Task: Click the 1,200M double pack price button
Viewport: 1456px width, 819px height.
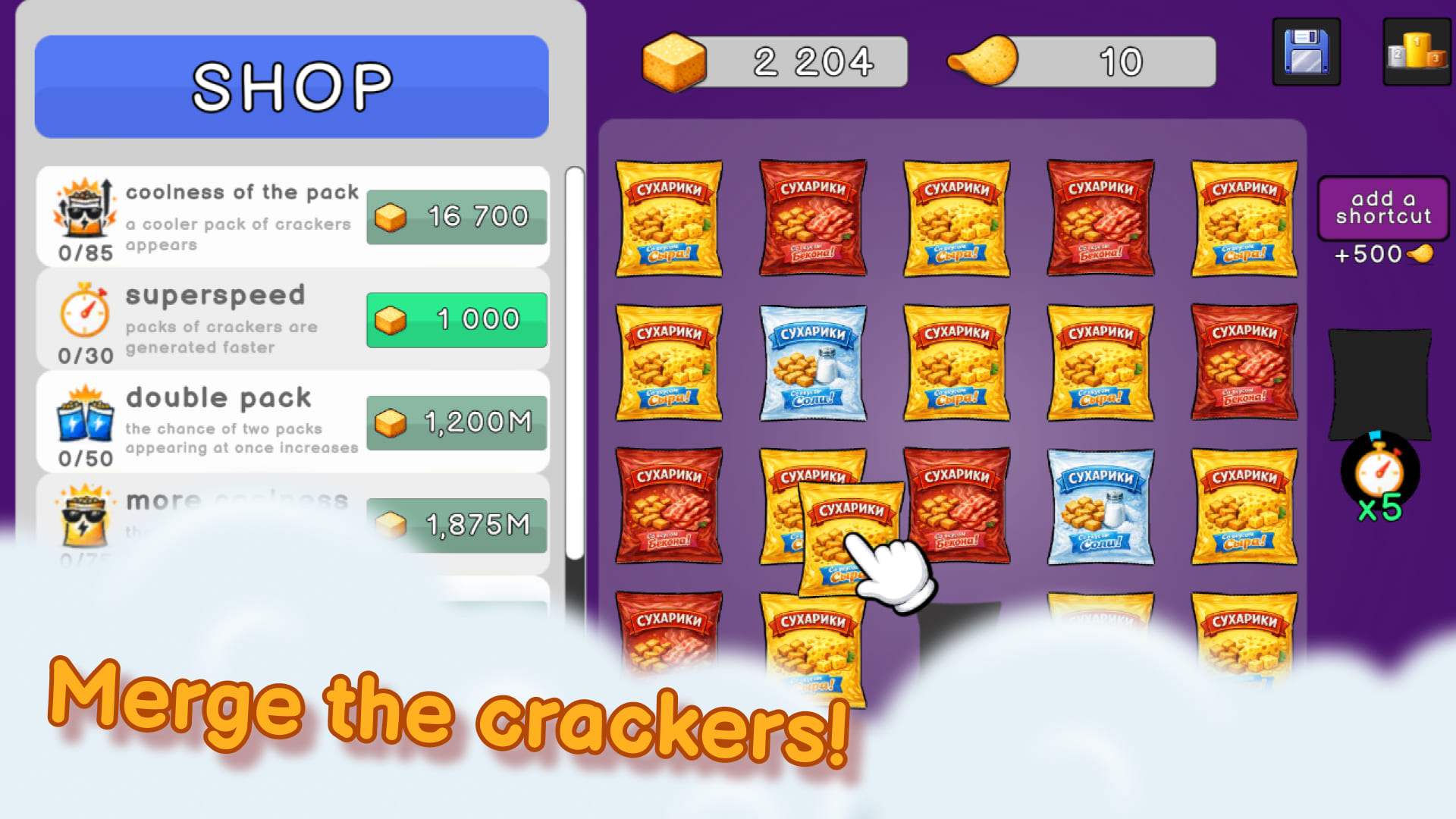Action: (455, 422)
